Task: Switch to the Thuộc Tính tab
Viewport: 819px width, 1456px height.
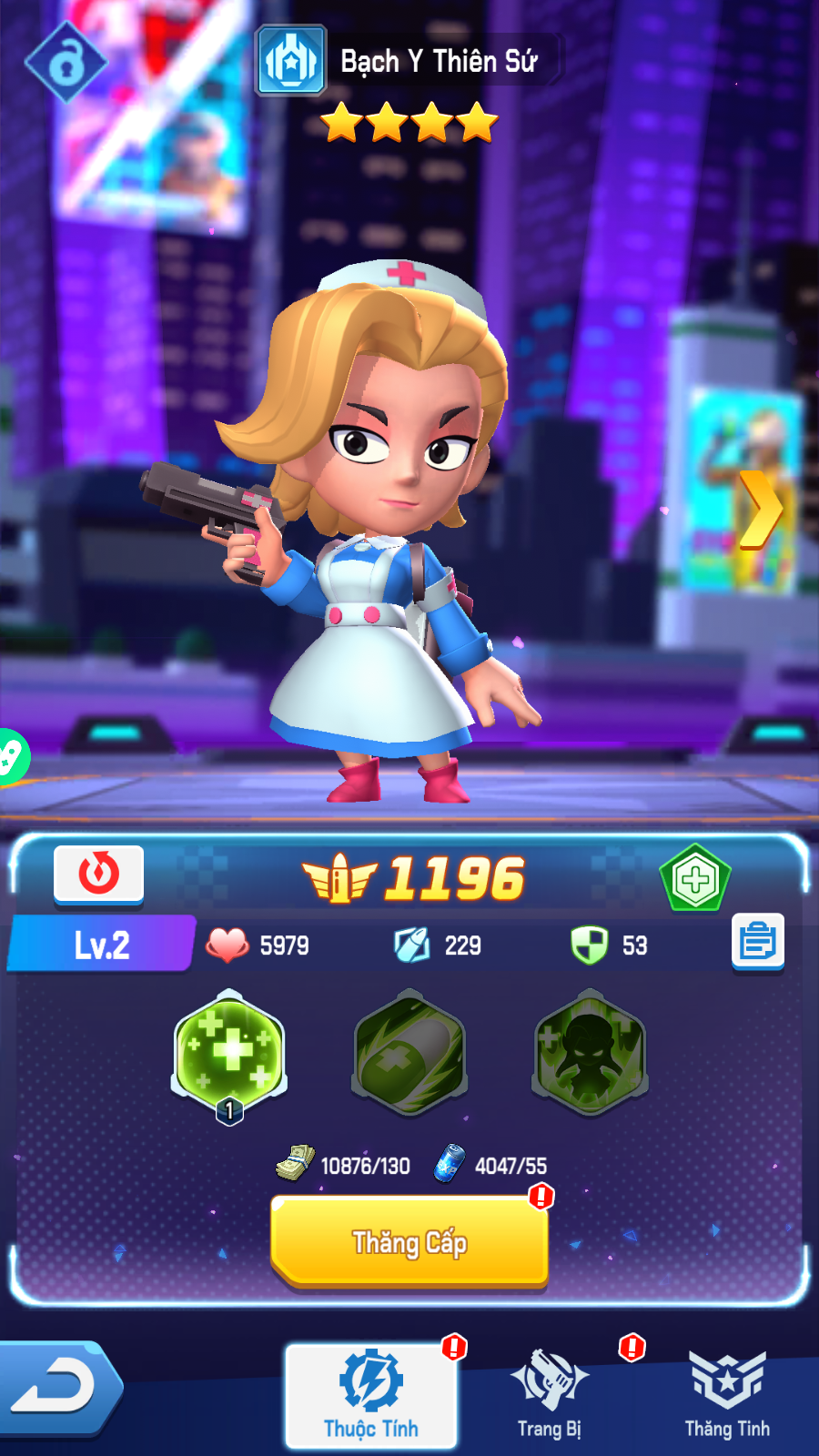Action: pos(371,1395)
